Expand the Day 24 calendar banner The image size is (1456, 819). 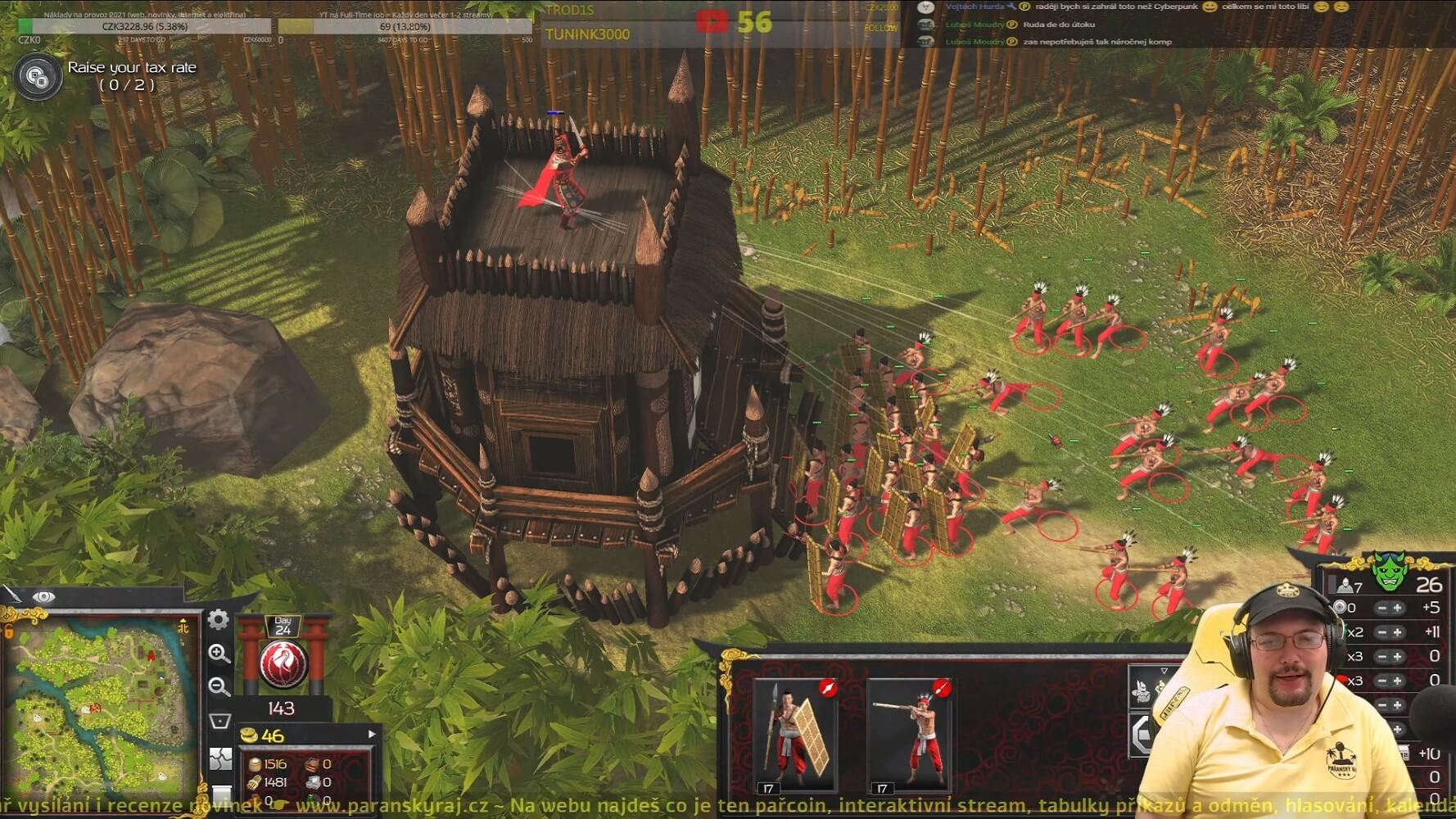(x=284, y=625)
